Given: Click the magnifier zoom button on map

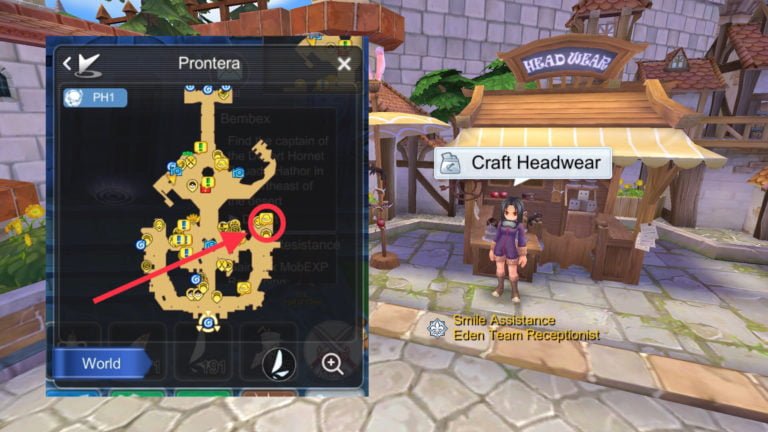Looking at the screenshot, I should tap(333, 364).
